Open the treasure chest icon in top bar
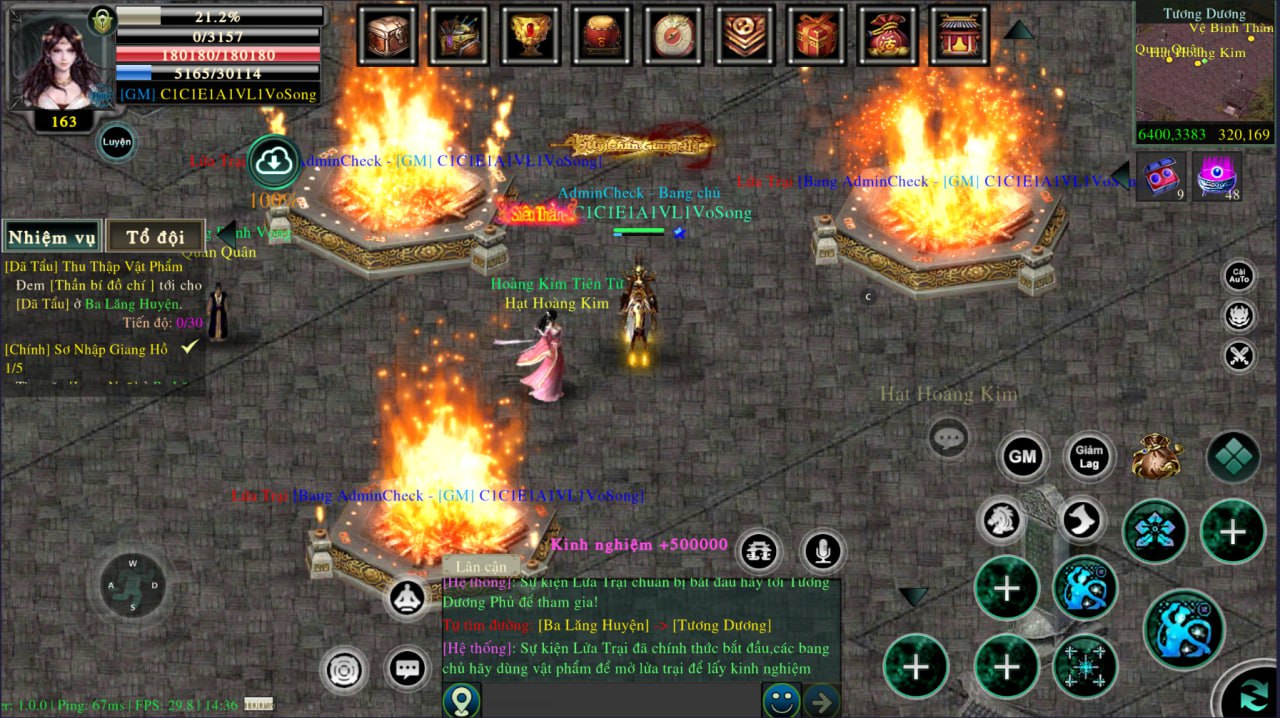Screen dimensions: 1280x718 (x=387, y=35)
